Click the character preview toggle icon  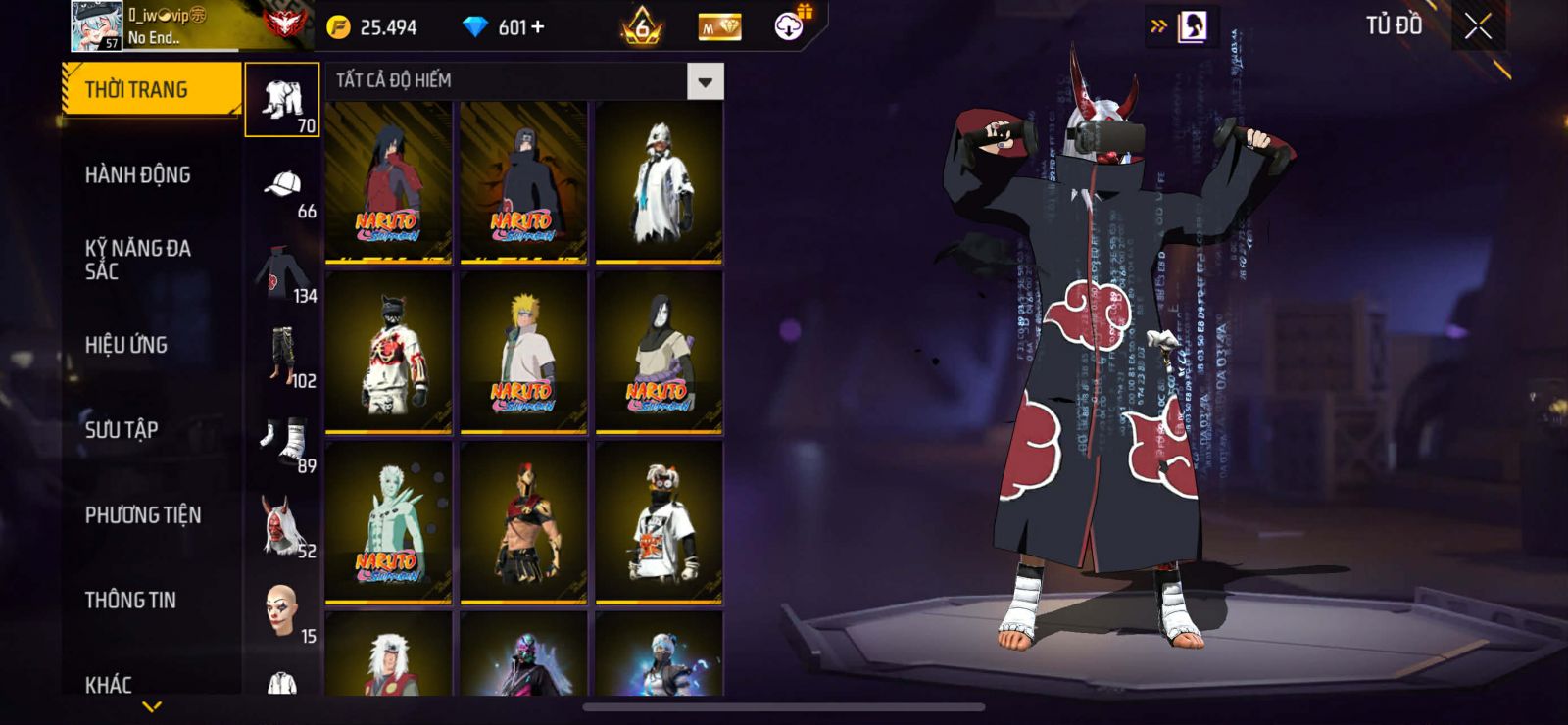tap(1192, 26)
